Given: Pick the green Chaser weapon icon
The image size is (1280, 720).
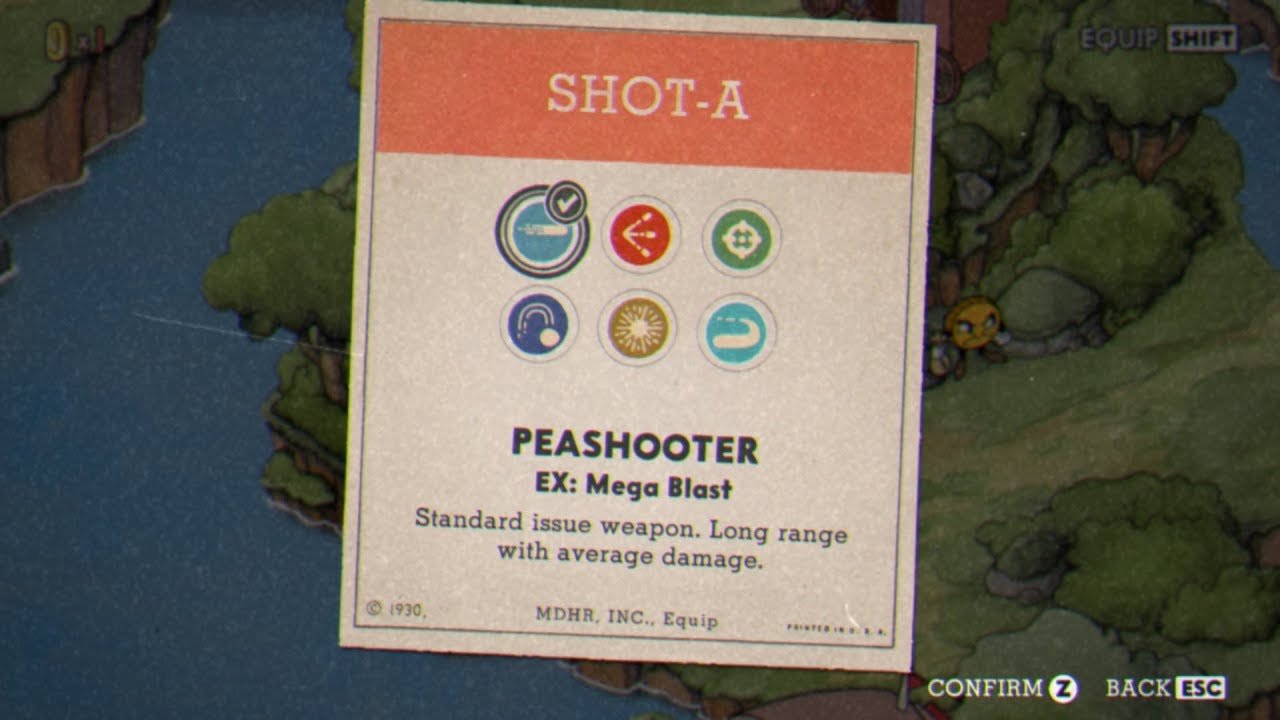Looking at the screenshot, I should pos(741,238).
